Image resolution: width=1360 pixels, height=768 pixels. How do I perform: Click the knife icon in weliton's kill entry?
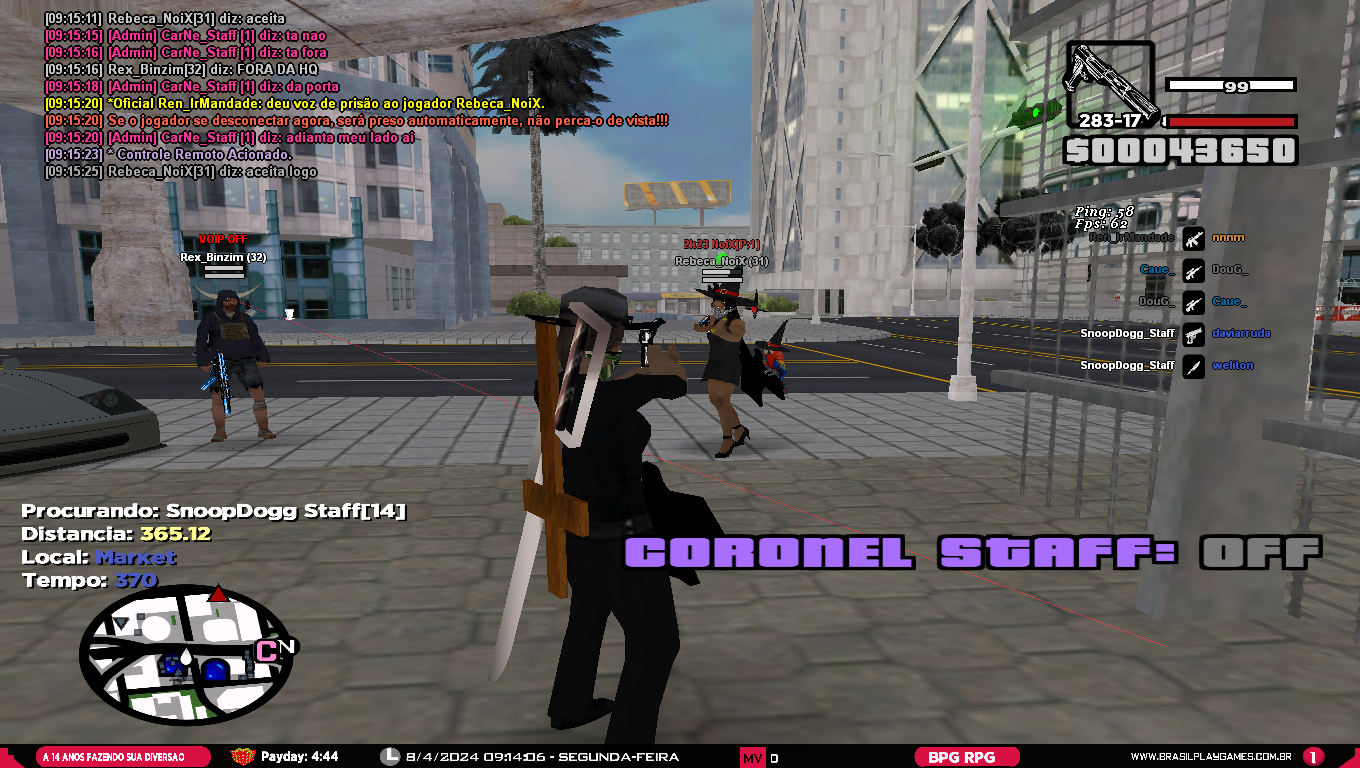(x=1192, y=365)
